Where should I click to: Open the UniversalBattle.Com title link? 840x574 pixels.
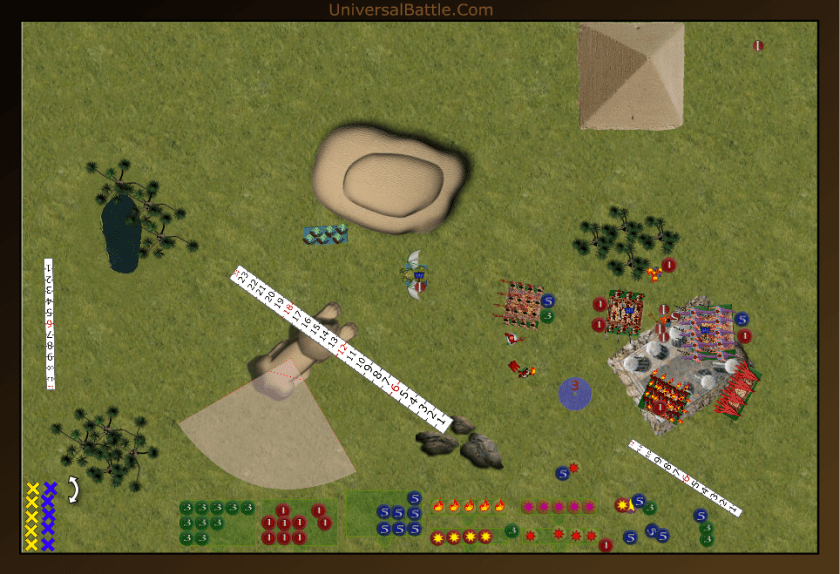pyautogui.click(x=411, y=10)
